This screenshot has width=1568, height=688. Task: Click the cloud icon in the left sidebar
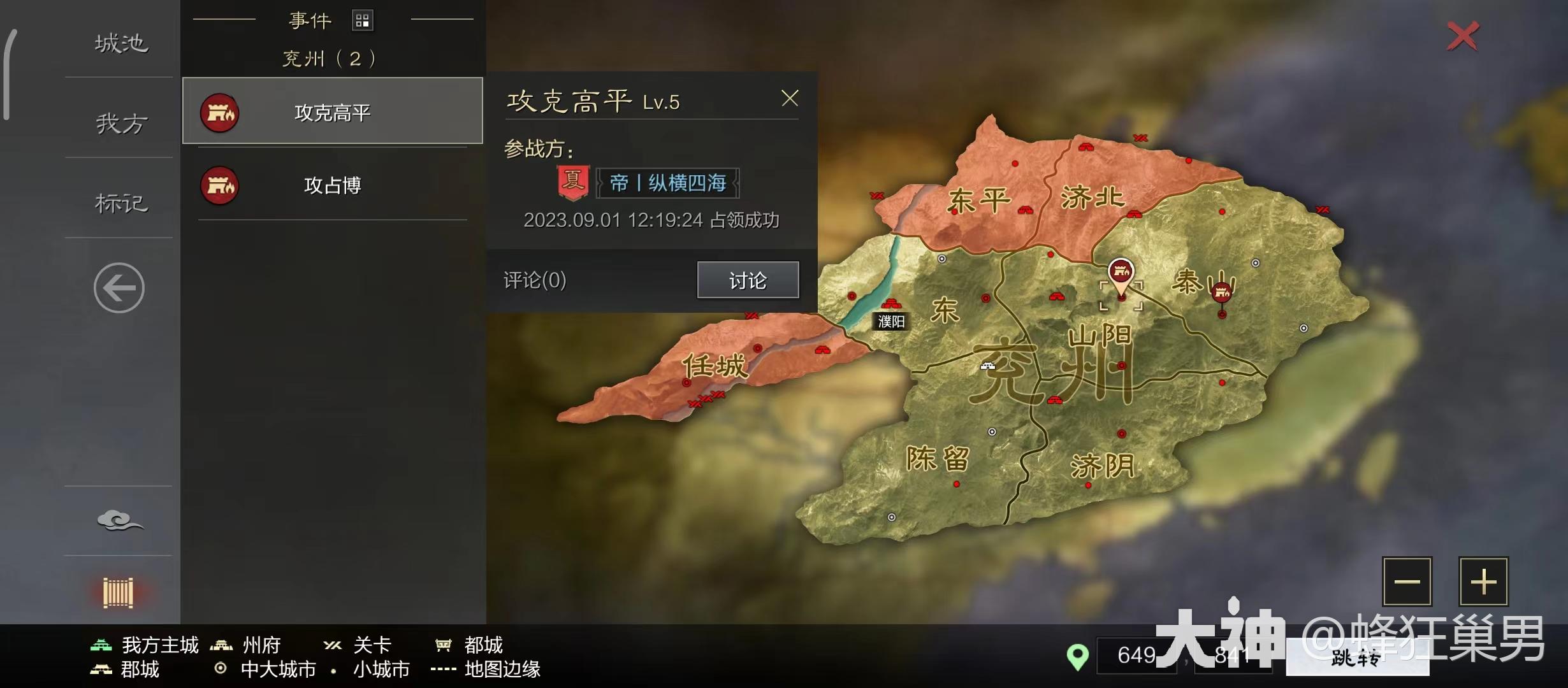click(120, 520)
